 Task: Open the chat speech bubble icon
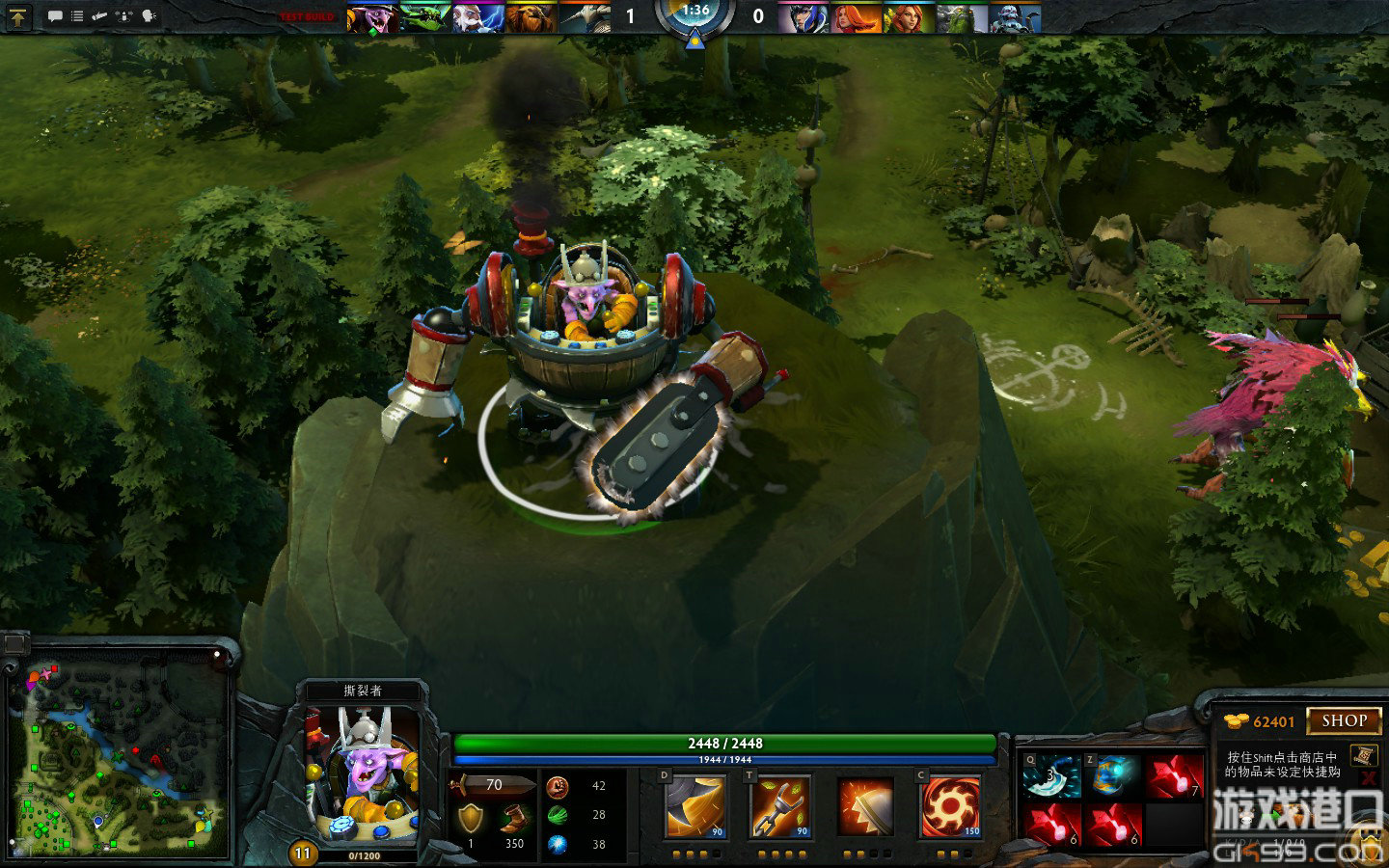coord(55,16)
